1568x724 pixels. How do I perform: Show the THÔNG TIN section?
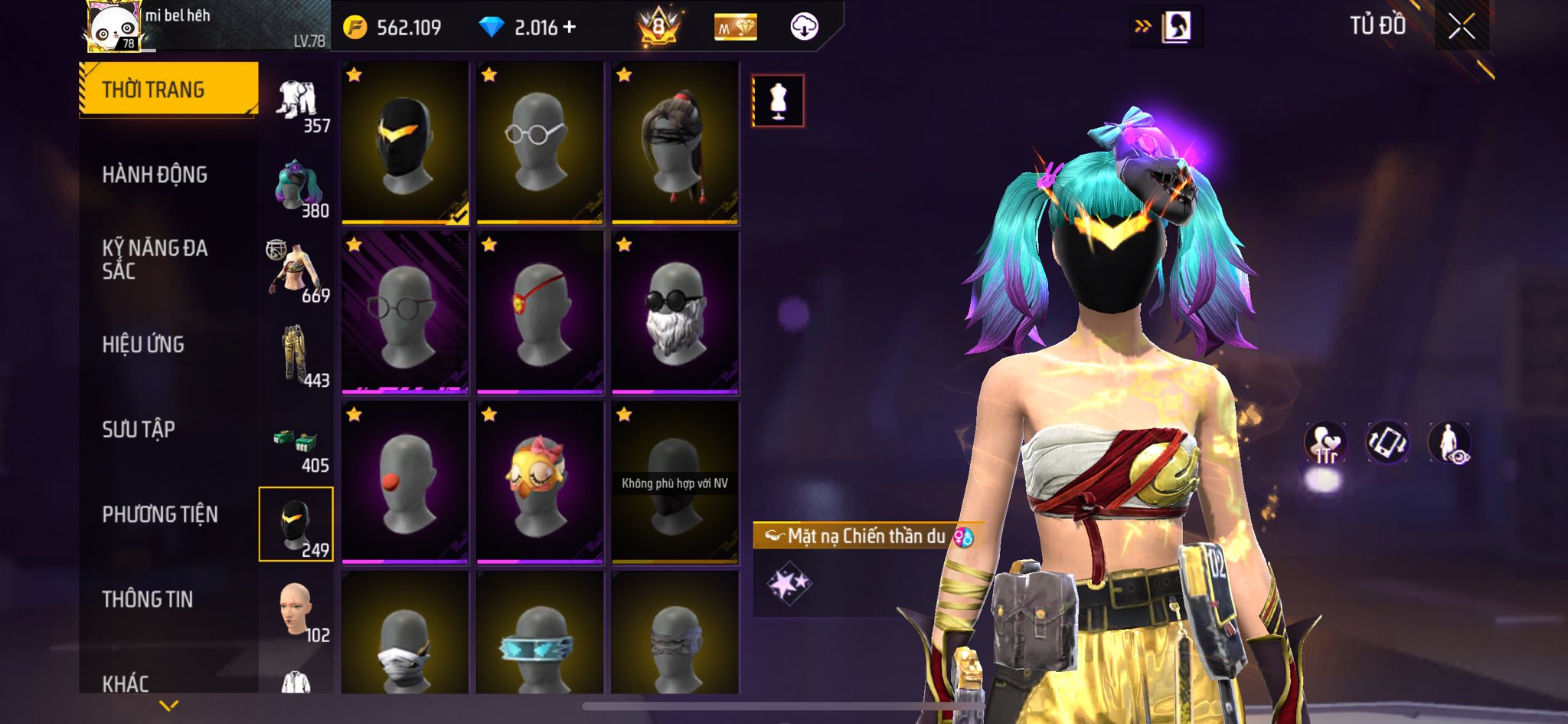[148, 599]
